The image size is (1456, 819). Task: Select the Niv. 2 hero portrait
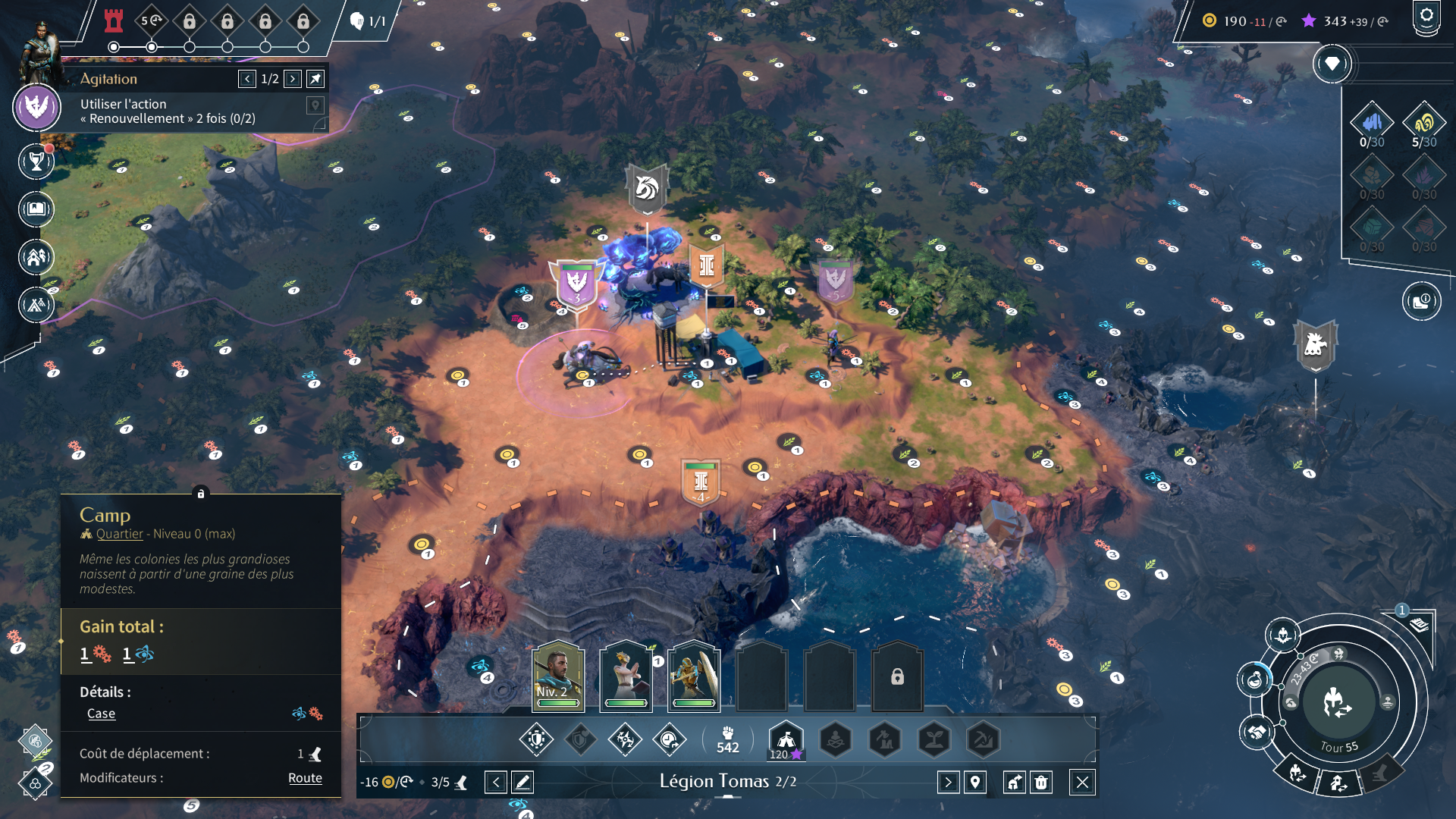558,676
